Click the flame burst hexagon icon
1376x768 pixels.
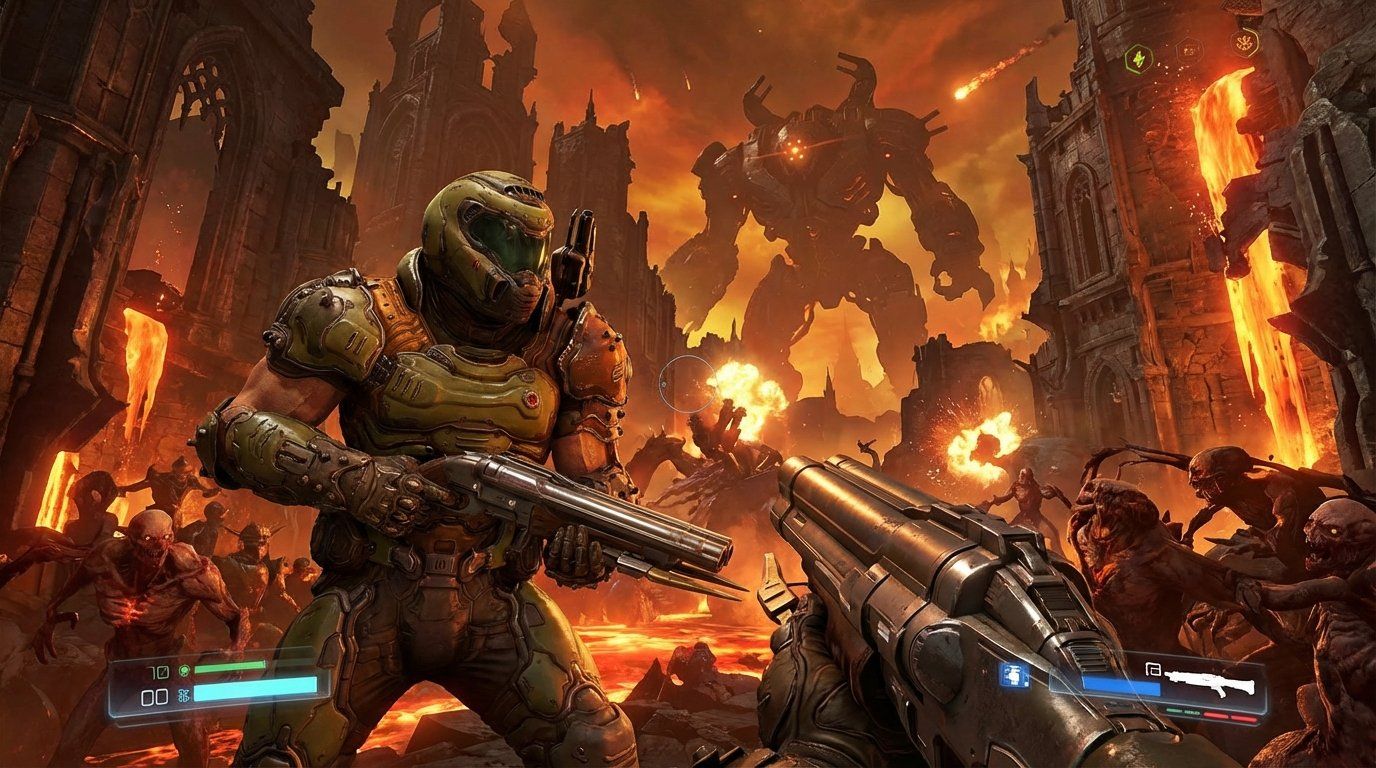1244,42
